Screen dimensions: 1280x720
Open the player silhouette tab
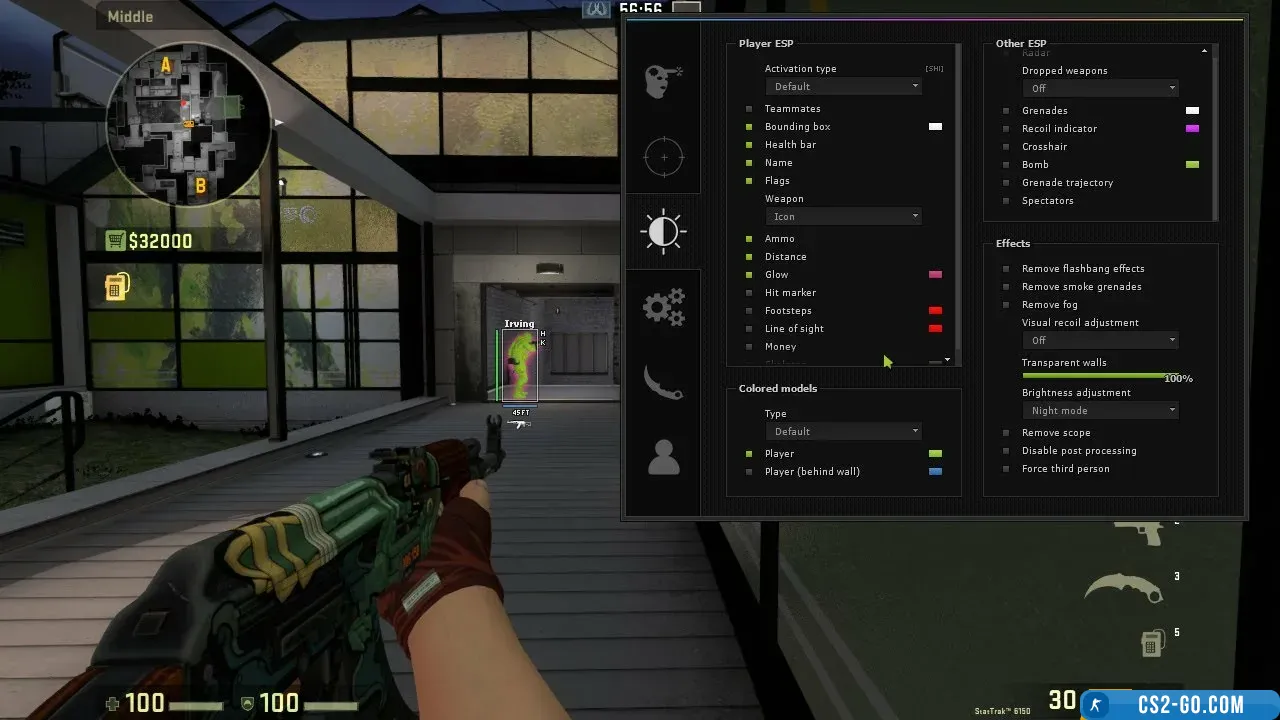[x=662, y=457]
